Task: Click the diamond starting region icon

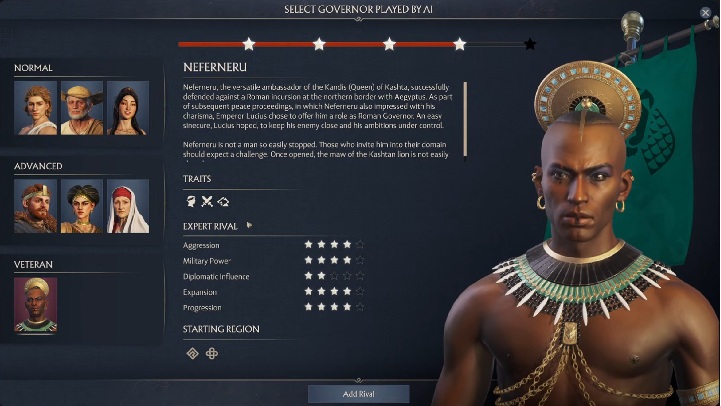Action: pos(191,353)
